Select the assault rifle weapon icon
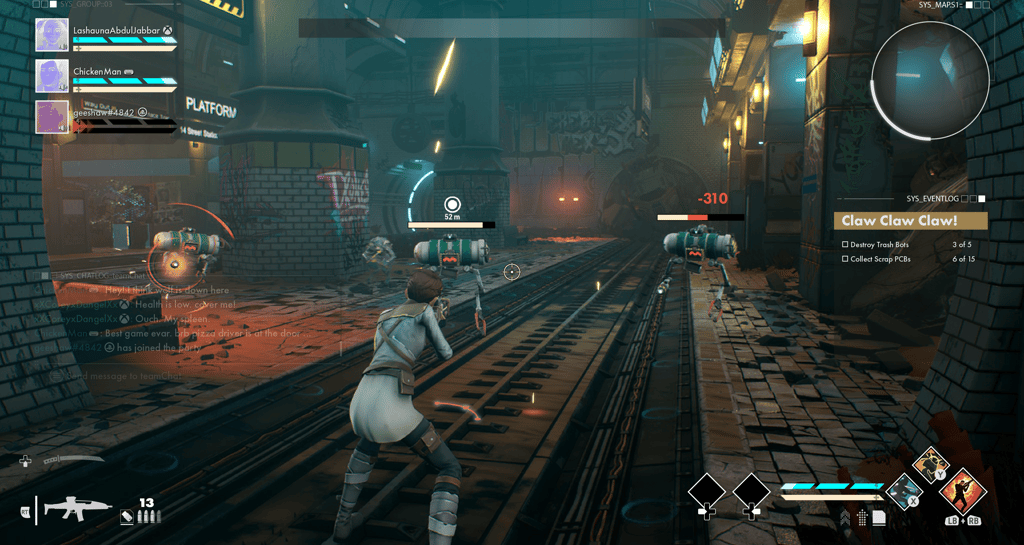 pos(77,508)
